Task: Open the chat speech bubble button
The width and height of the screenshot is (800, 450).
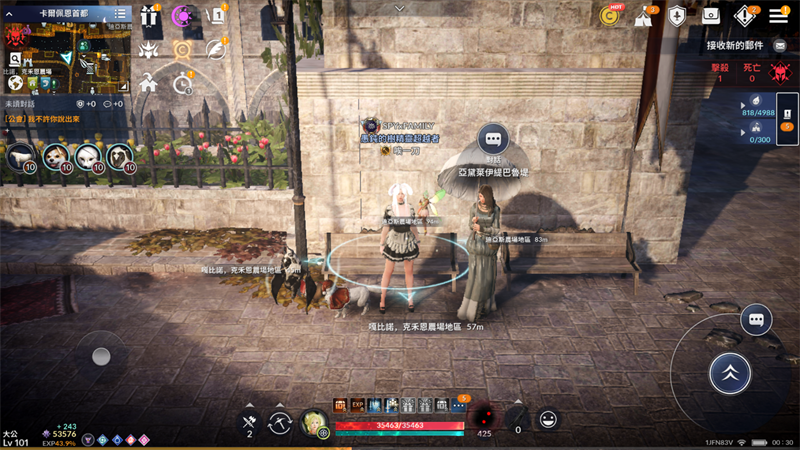Action: (x=756, y=320)
